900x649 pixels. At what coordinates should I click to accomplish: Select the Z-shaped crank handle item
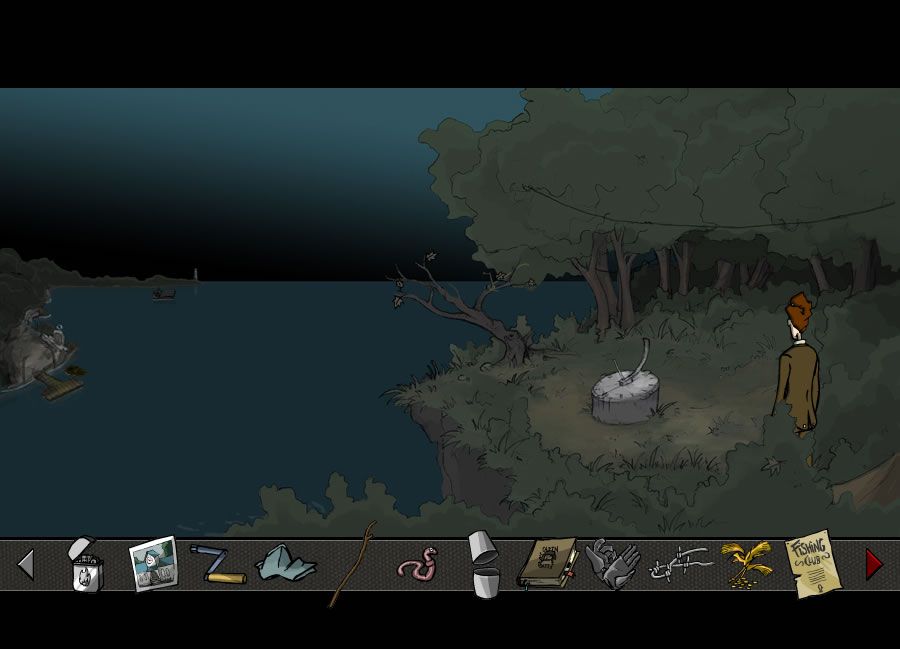coord(219,565)
